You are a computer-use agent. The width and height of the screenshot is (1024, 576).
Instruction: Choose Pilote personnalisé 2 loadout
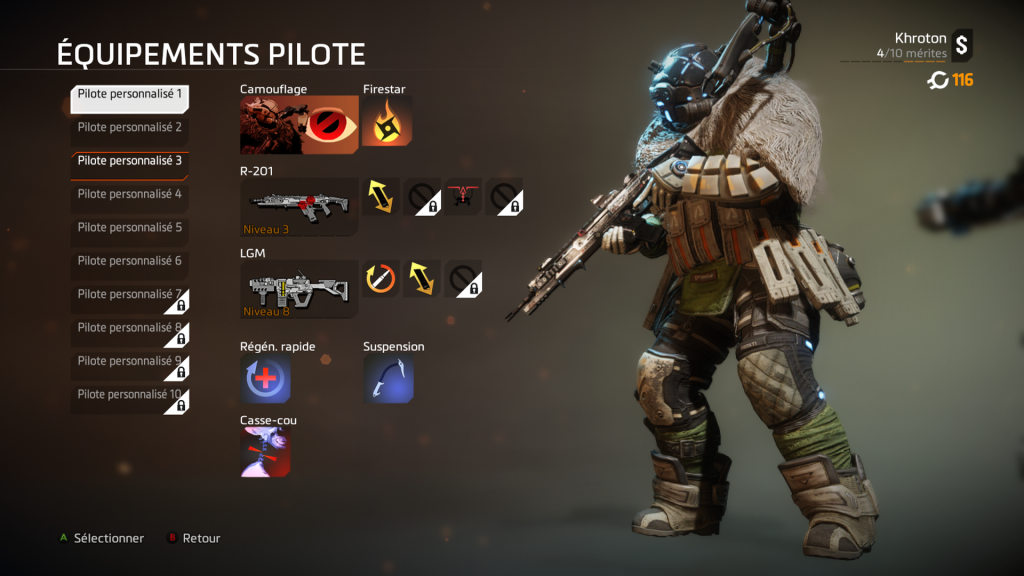pos(130,128)
